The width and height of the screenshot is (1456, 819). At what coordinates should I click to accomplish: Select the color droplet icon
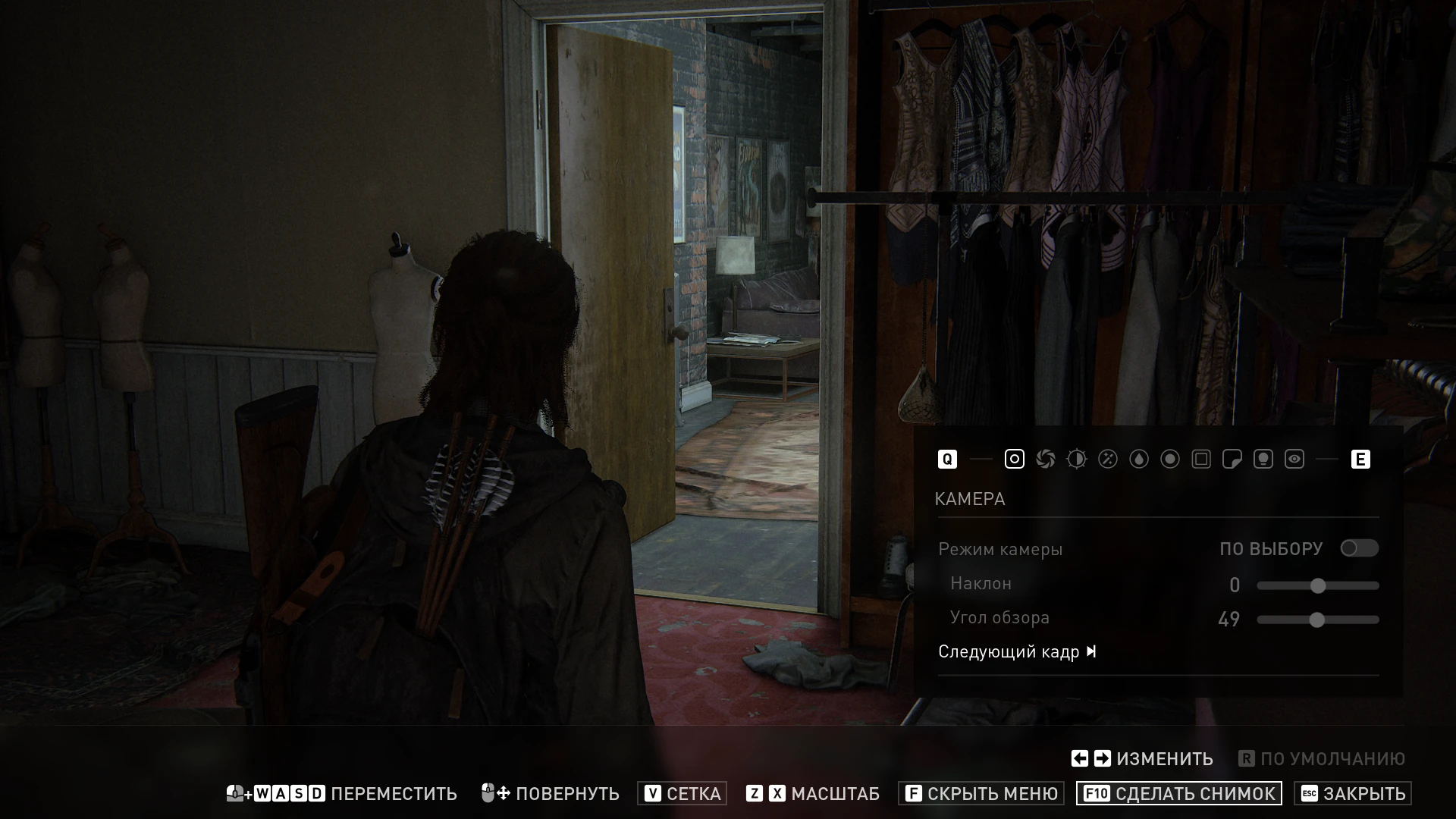click(1138, 459)
